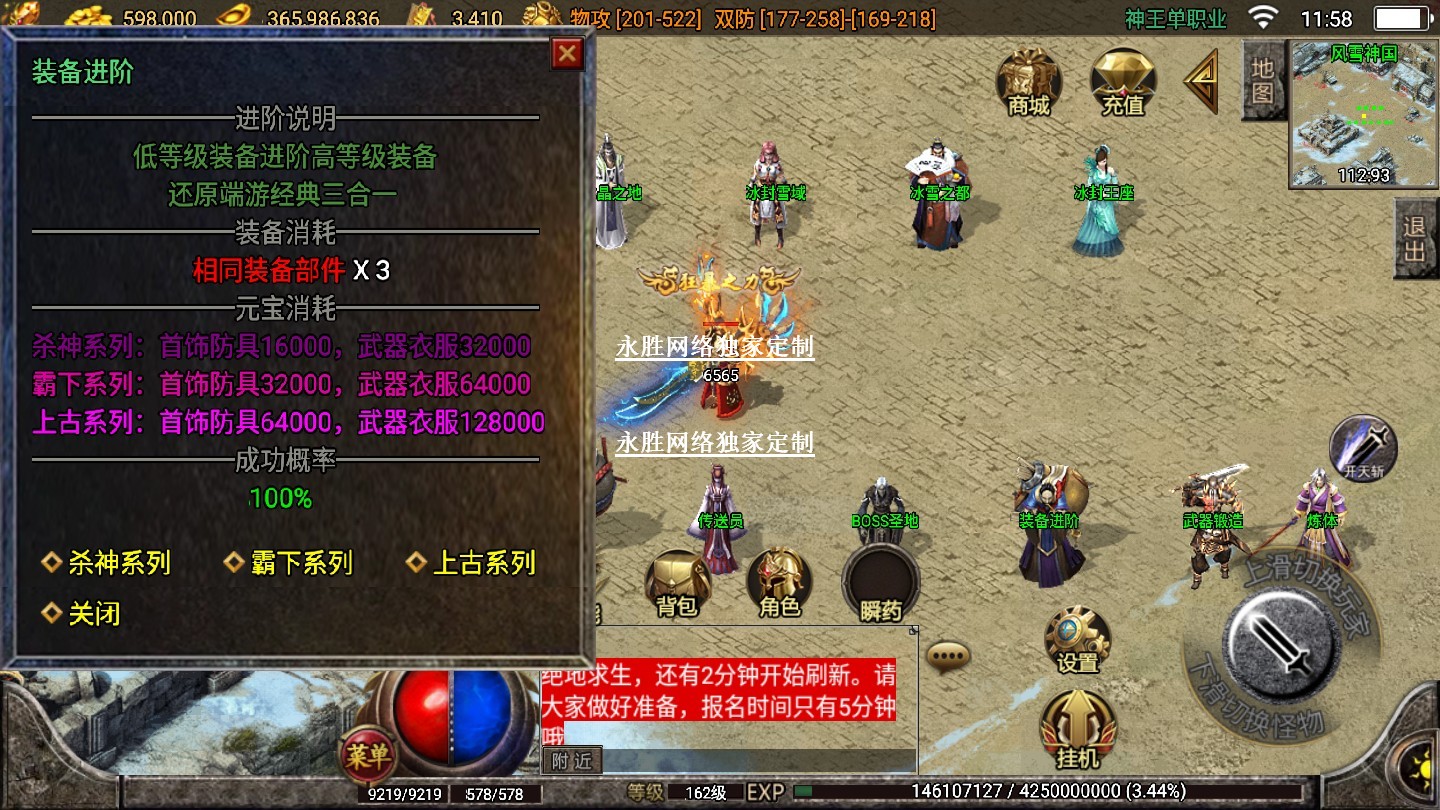Collapse the top icon bar with the arrow
This screenshot has width=1440, height=810.
1201,81
